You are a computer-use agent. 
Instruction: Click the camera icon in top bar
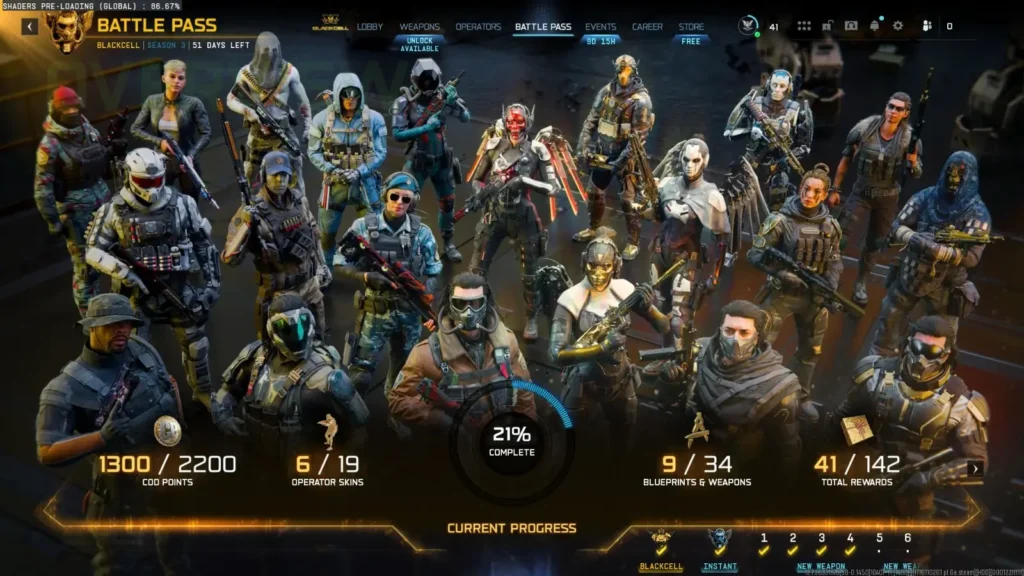[851, 26]
